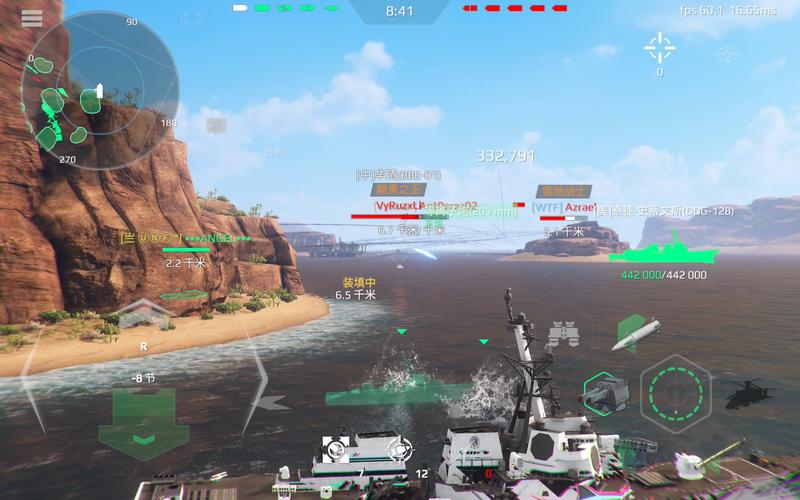Tap the reverse throttle down arrow

tap(145, 439)
